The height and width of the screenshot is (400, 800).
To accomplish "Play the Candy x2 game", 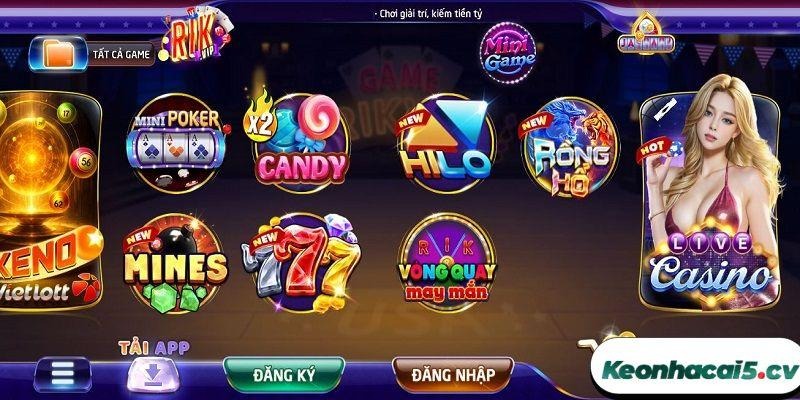I will click(295, 142).
